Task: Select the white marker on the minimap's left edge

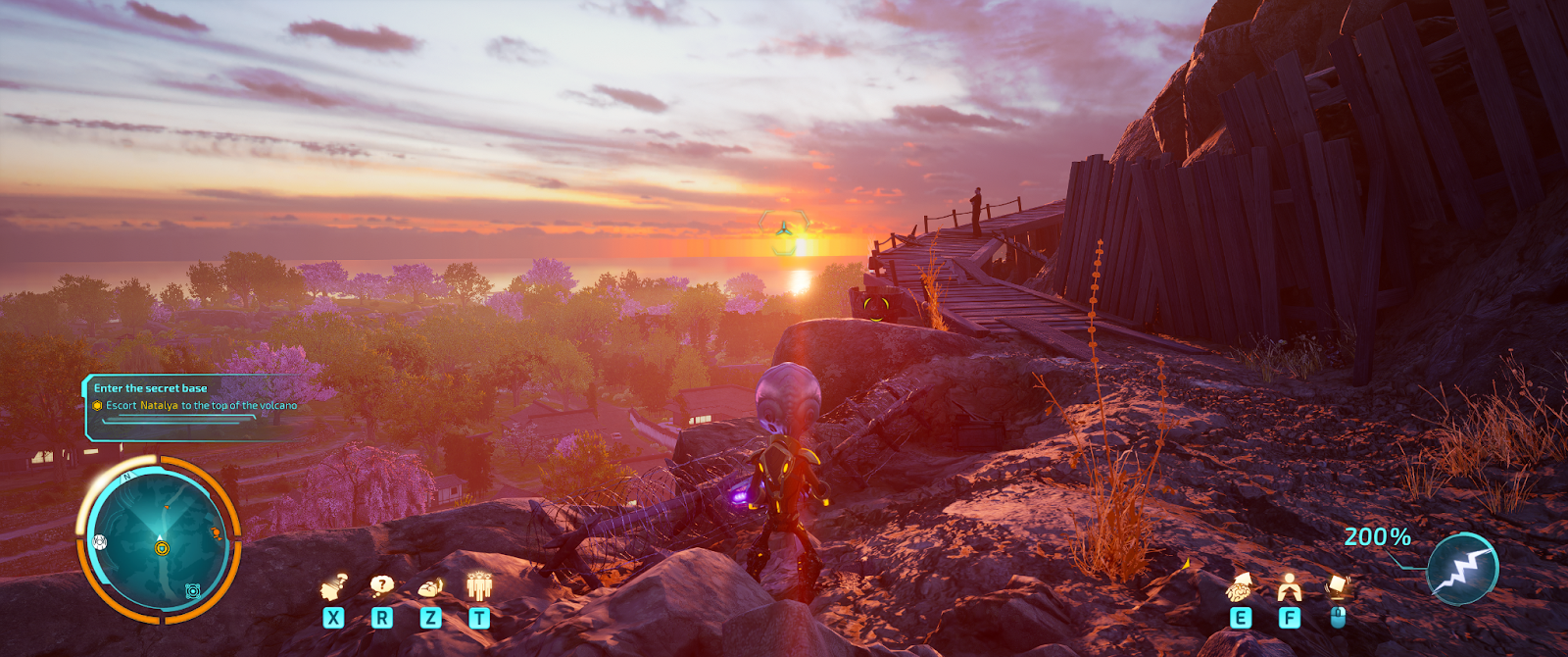Action: [x=99, y=541]
